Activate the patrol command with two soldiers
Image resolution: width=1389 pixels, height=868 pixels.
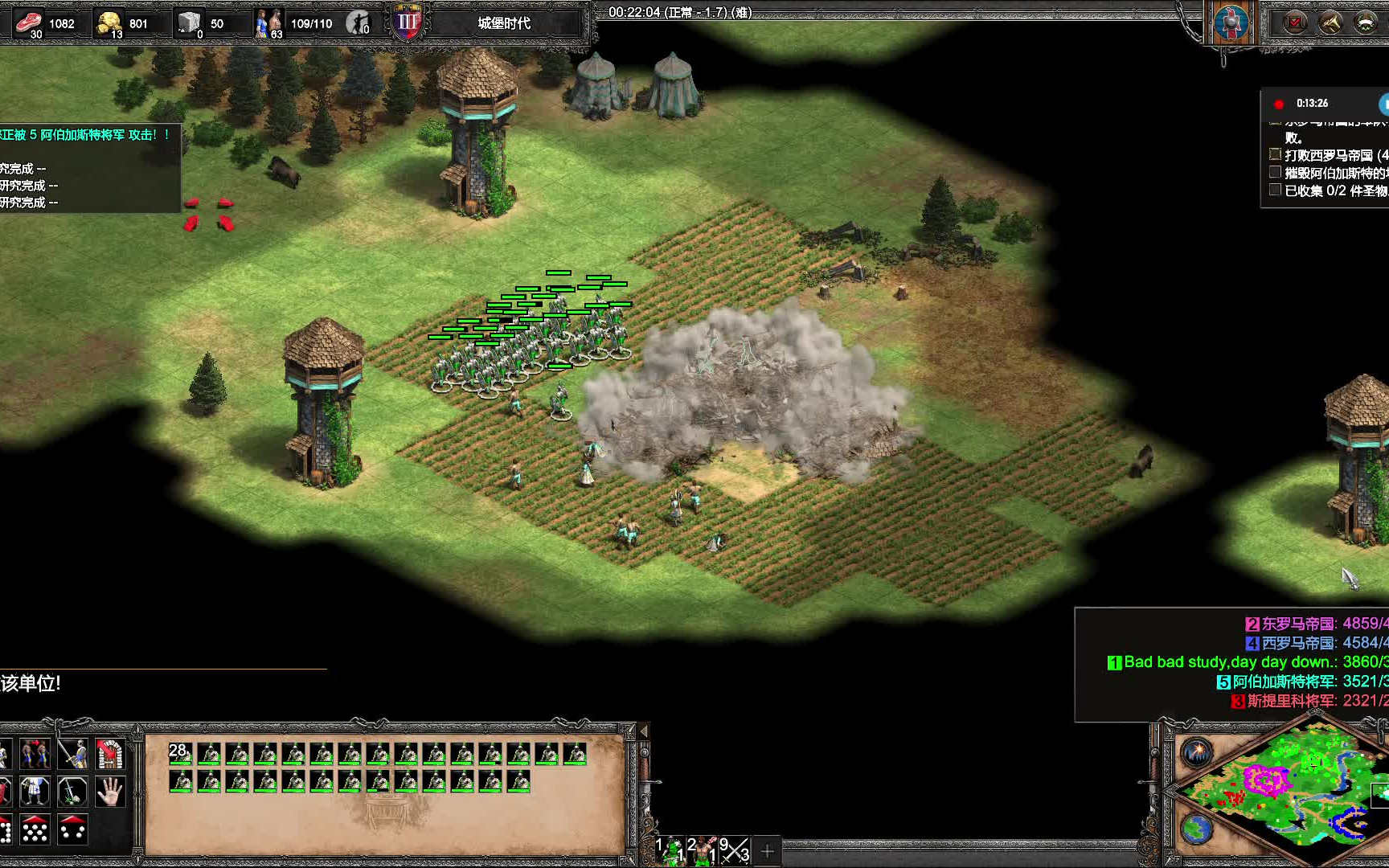pos(35,754)
